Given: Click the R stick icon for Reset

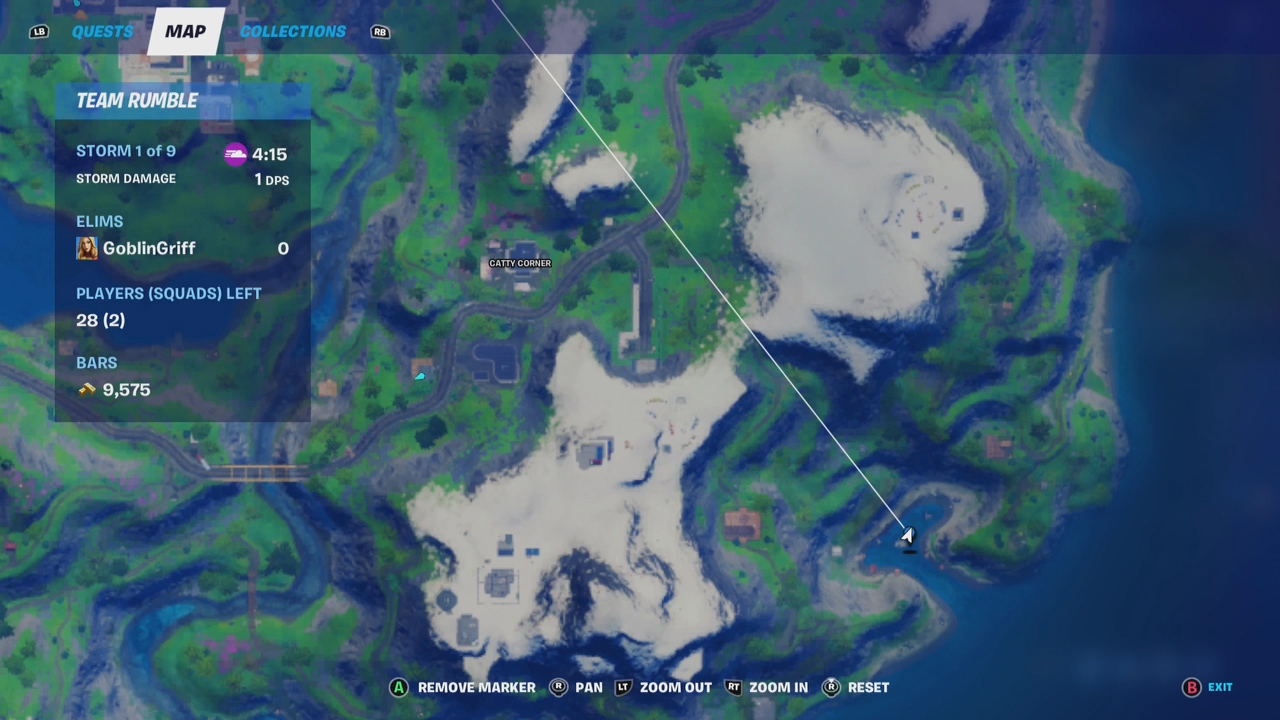Looking at the screenshot, I should [x=831, y=687].
